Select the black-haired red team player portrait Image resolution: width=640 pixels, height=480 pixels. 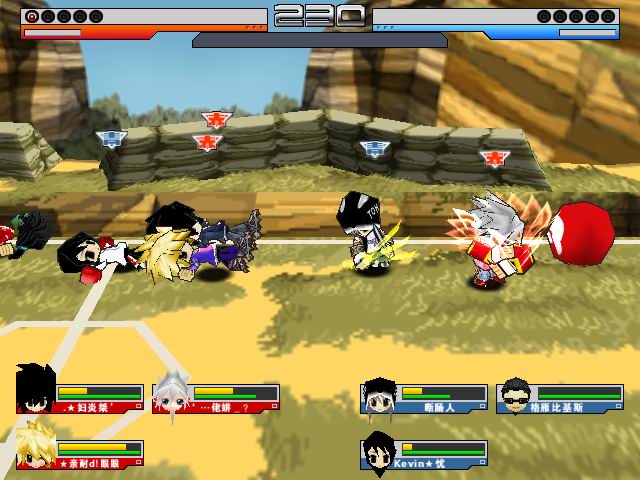[36, 390]
